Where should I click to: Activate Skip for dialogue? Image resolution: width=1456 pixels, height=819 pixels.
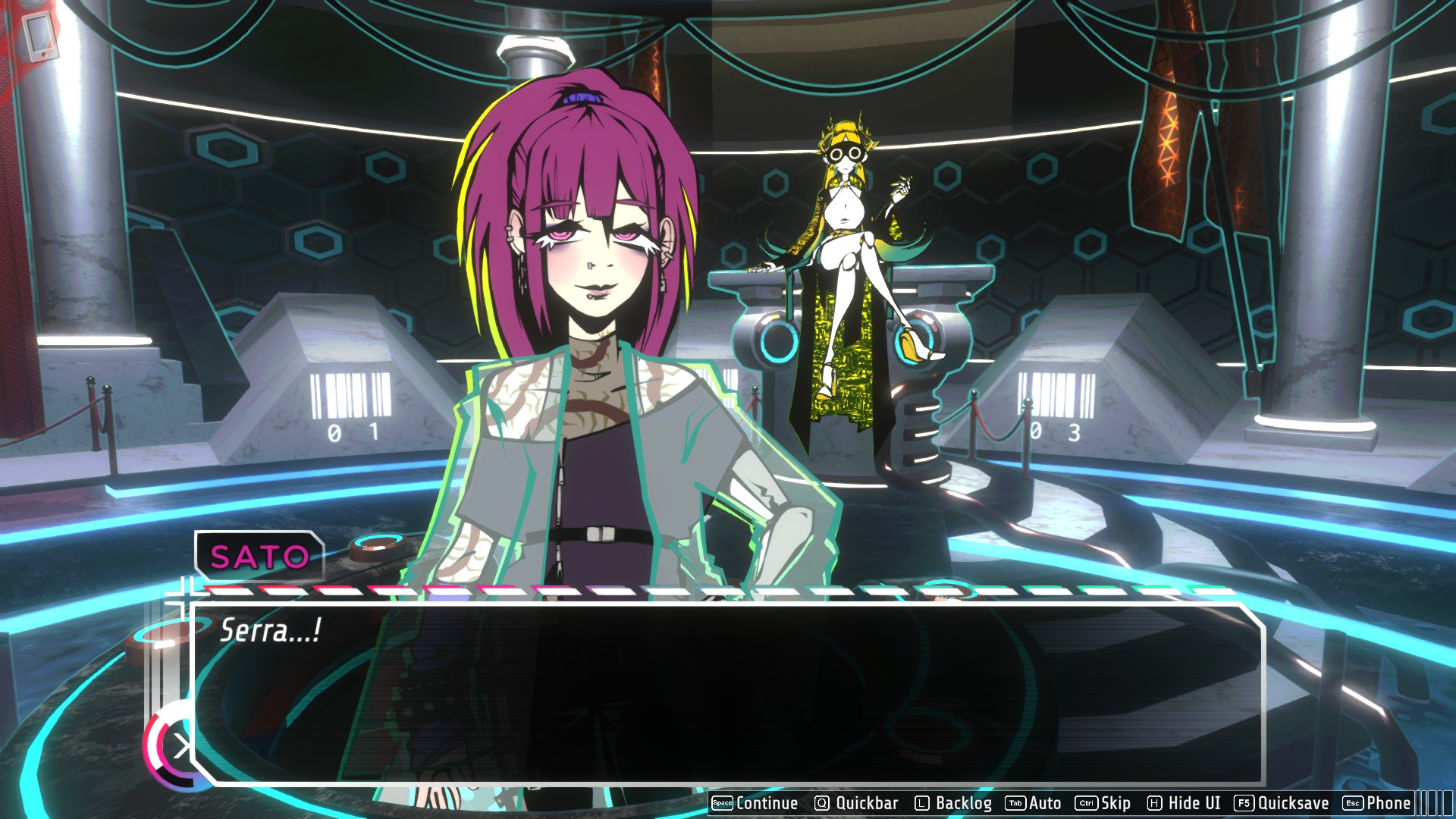1103,803
